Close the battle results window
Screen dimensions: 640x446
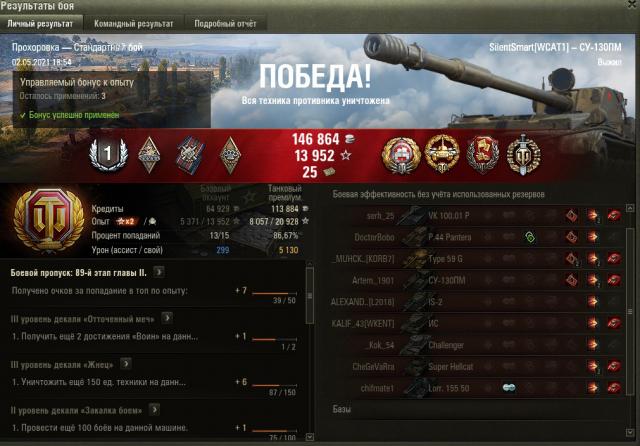[628, 7]
